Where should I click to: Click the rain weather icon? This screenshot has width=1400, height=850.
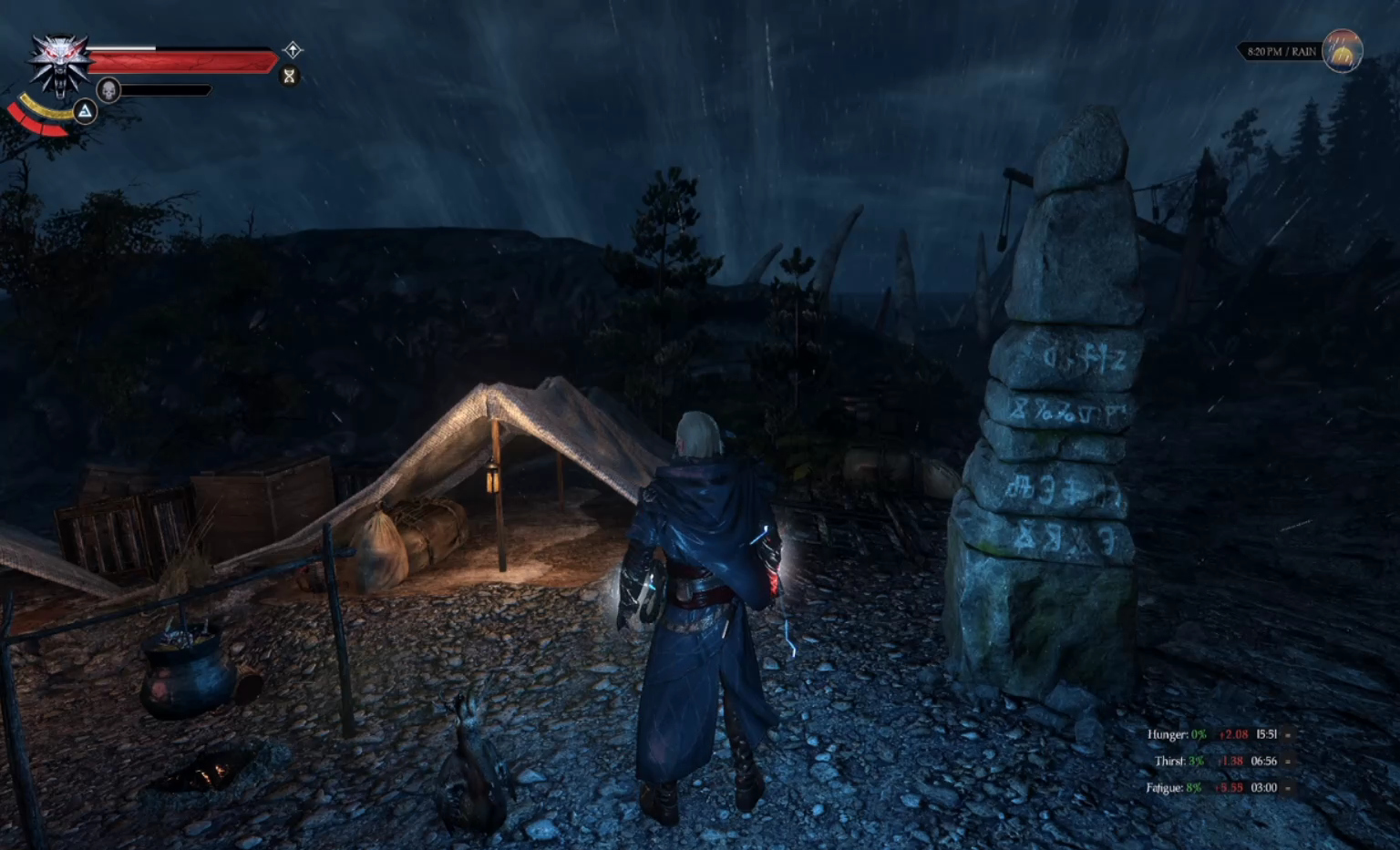pyautogui.click(x=1342, y=51)
